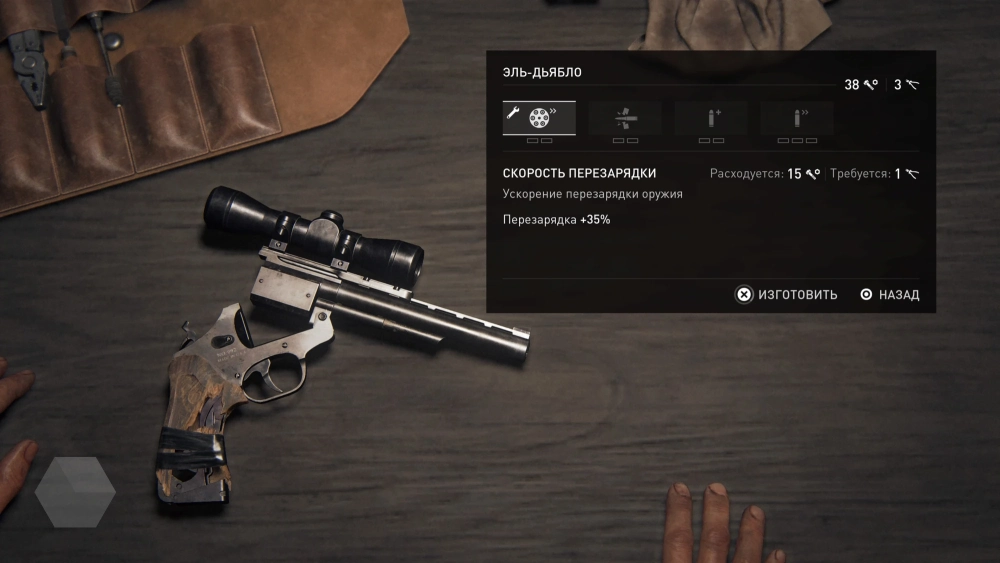Select the reload speed cylinder upgrade

coord(539,118)
